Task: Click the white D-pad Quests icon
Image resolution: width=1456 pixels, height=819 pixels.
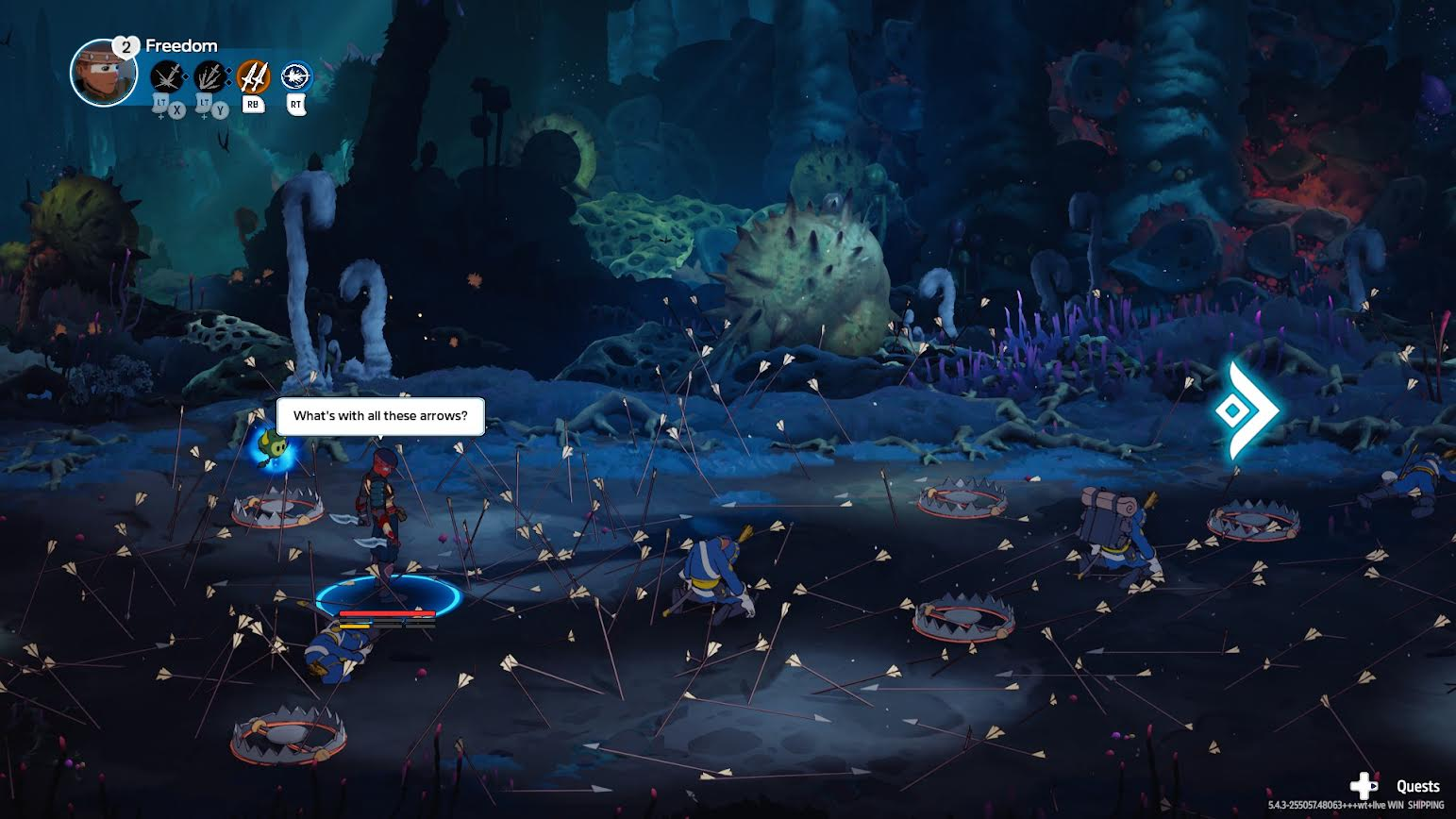Action: point(1363,784)
